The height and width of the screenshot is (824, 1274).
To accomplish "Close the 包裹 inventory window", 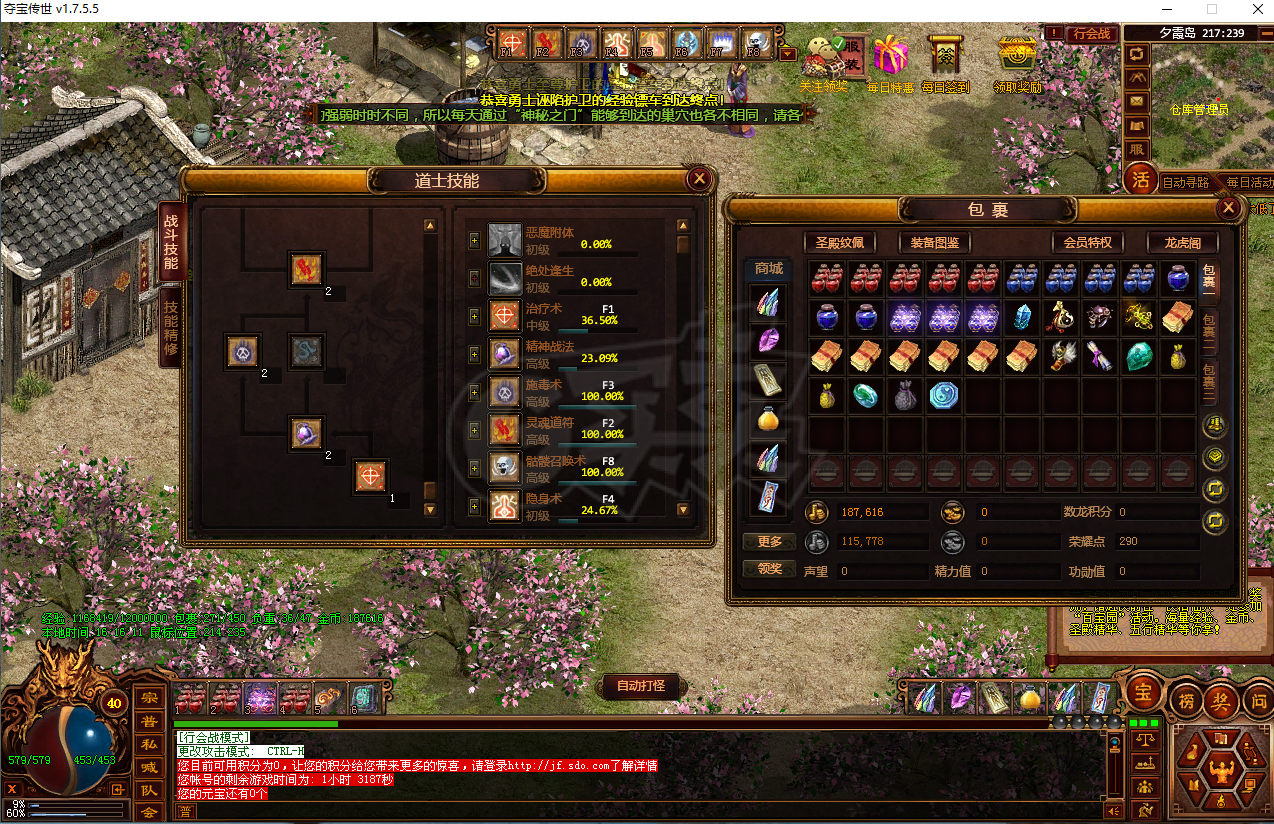I will pos(1229,208).
